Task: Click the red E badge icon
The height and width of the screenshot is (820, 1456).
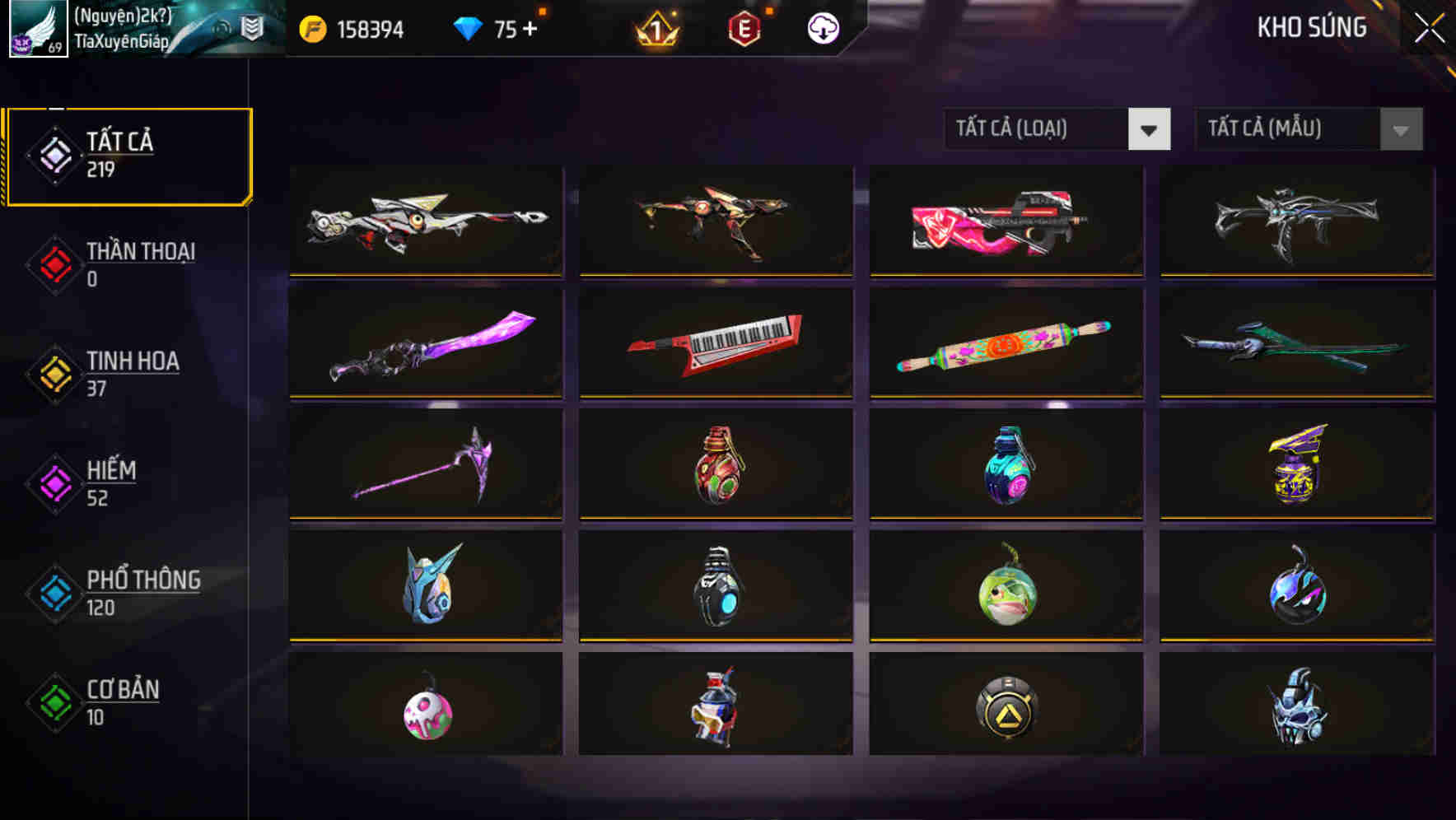Action: tap(743, 28)
